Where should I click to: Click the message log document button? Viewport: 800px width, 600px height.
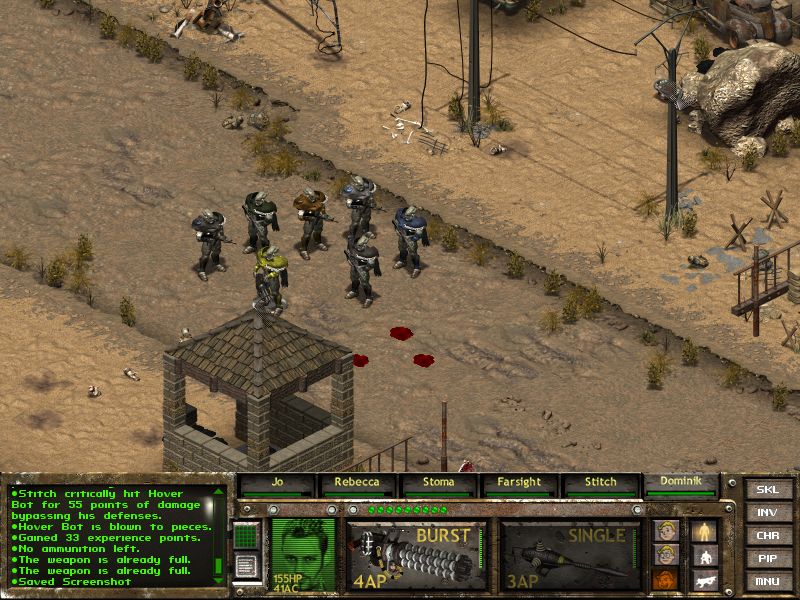[x=246, y=566]
